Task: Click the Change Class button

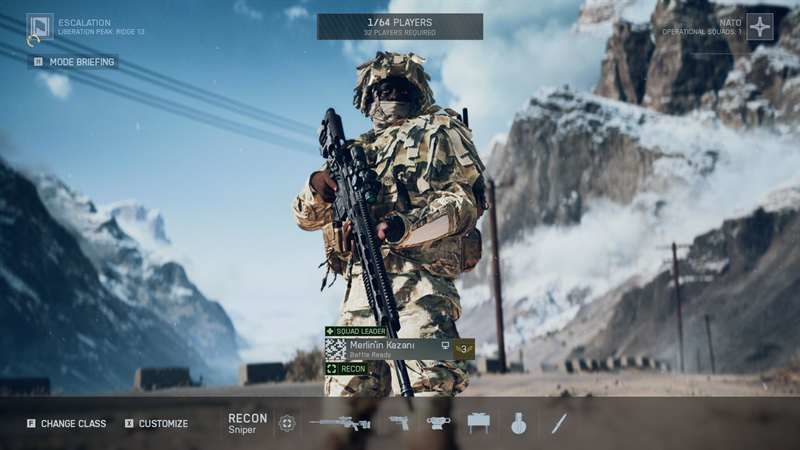Action: click(x=66, y=424)
